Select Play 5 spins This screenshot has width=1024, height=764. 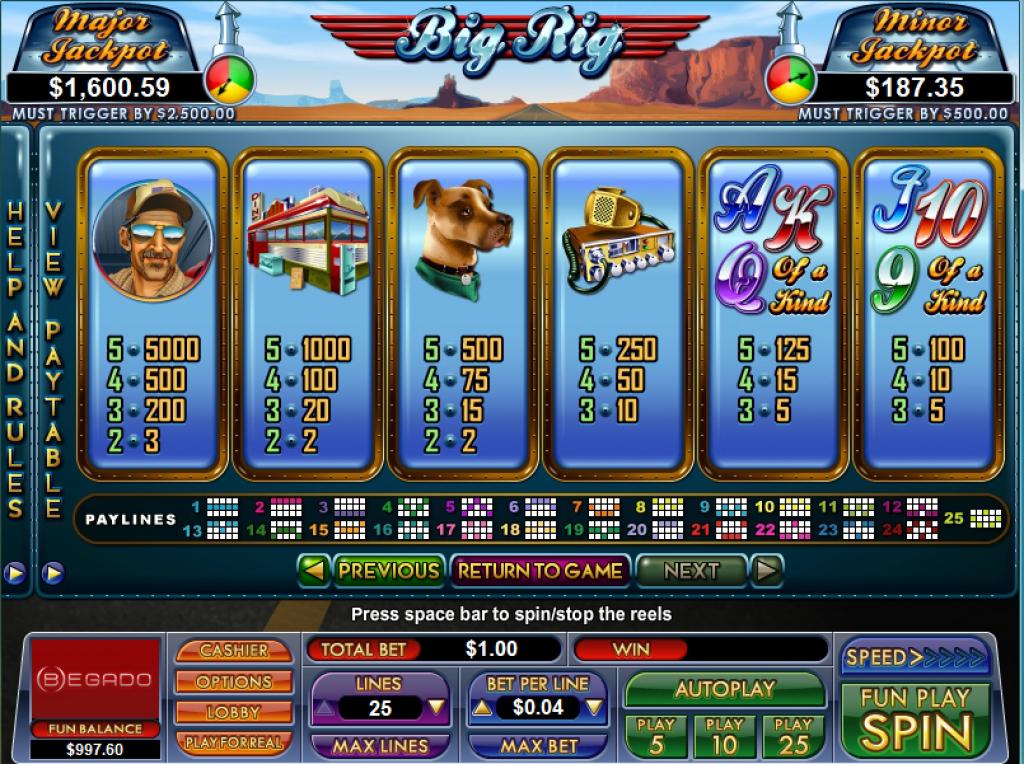point(656,736)
